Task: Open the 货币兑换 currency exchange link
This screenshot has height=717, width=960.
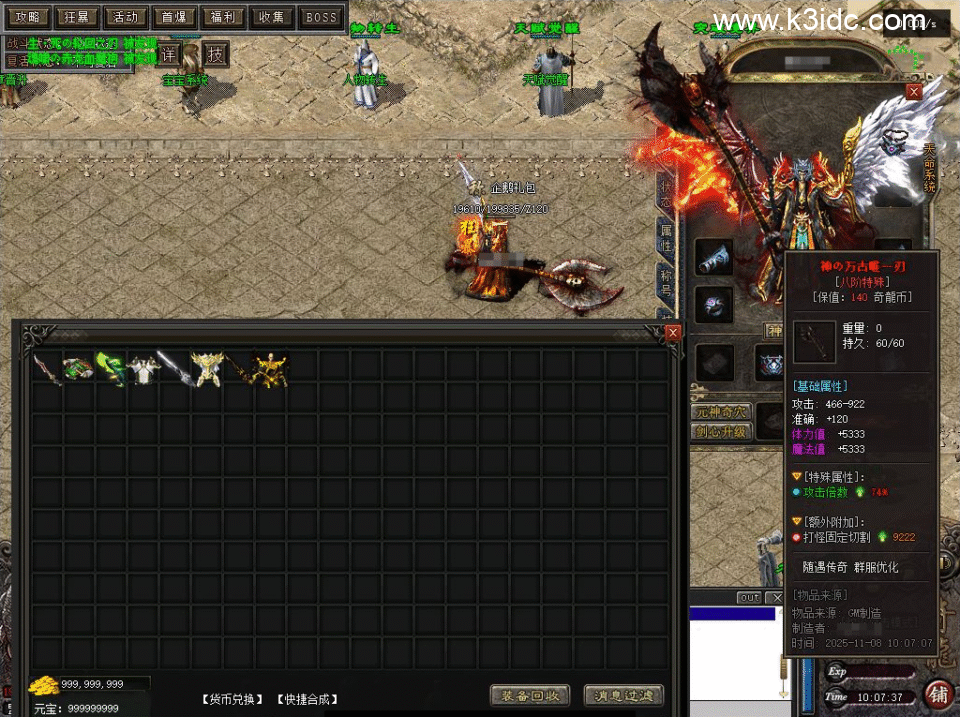Action: pos(232,699)
